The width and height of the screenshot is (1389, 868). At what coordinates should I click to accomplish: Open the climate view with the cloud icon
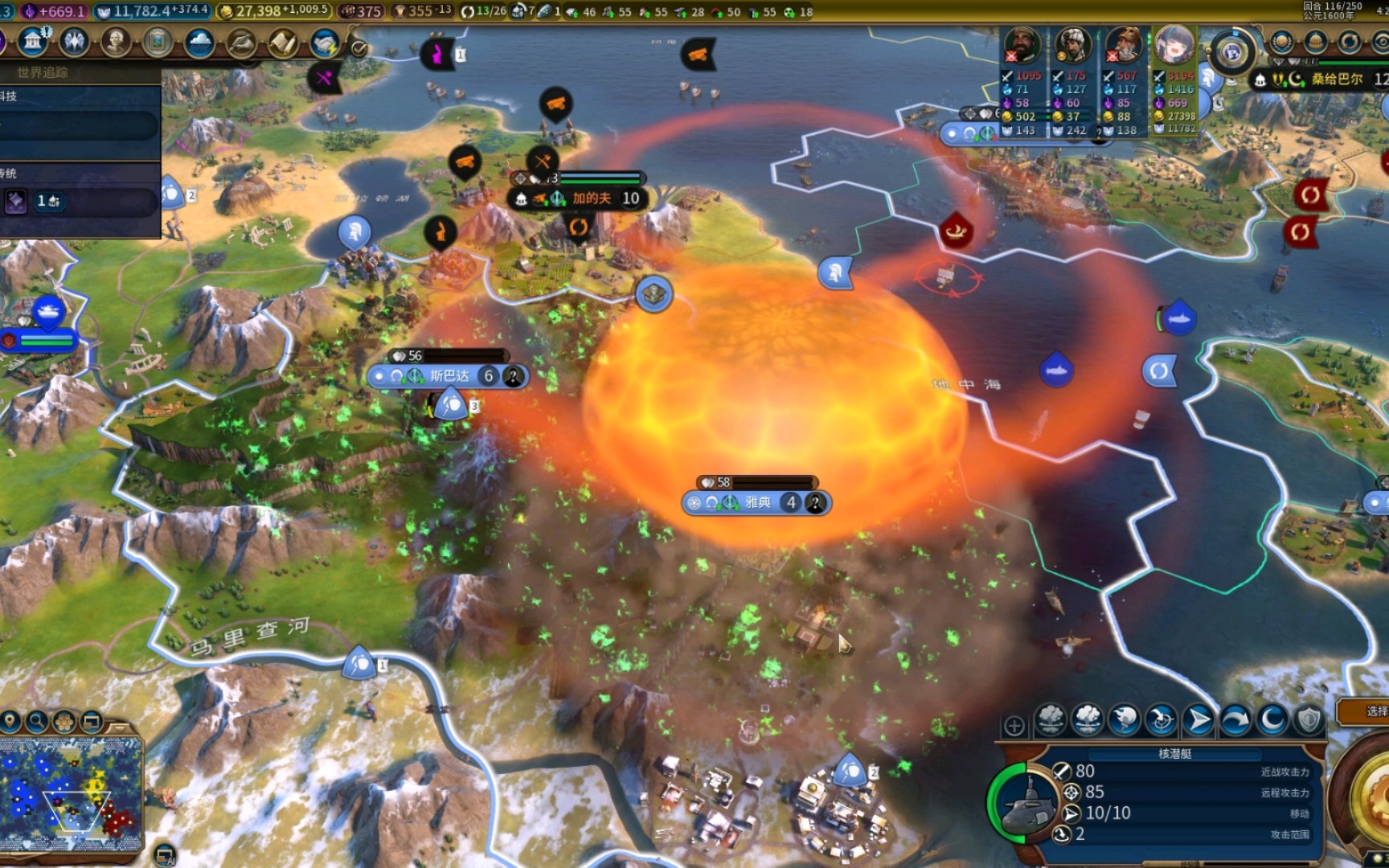[x=199, y=42]
